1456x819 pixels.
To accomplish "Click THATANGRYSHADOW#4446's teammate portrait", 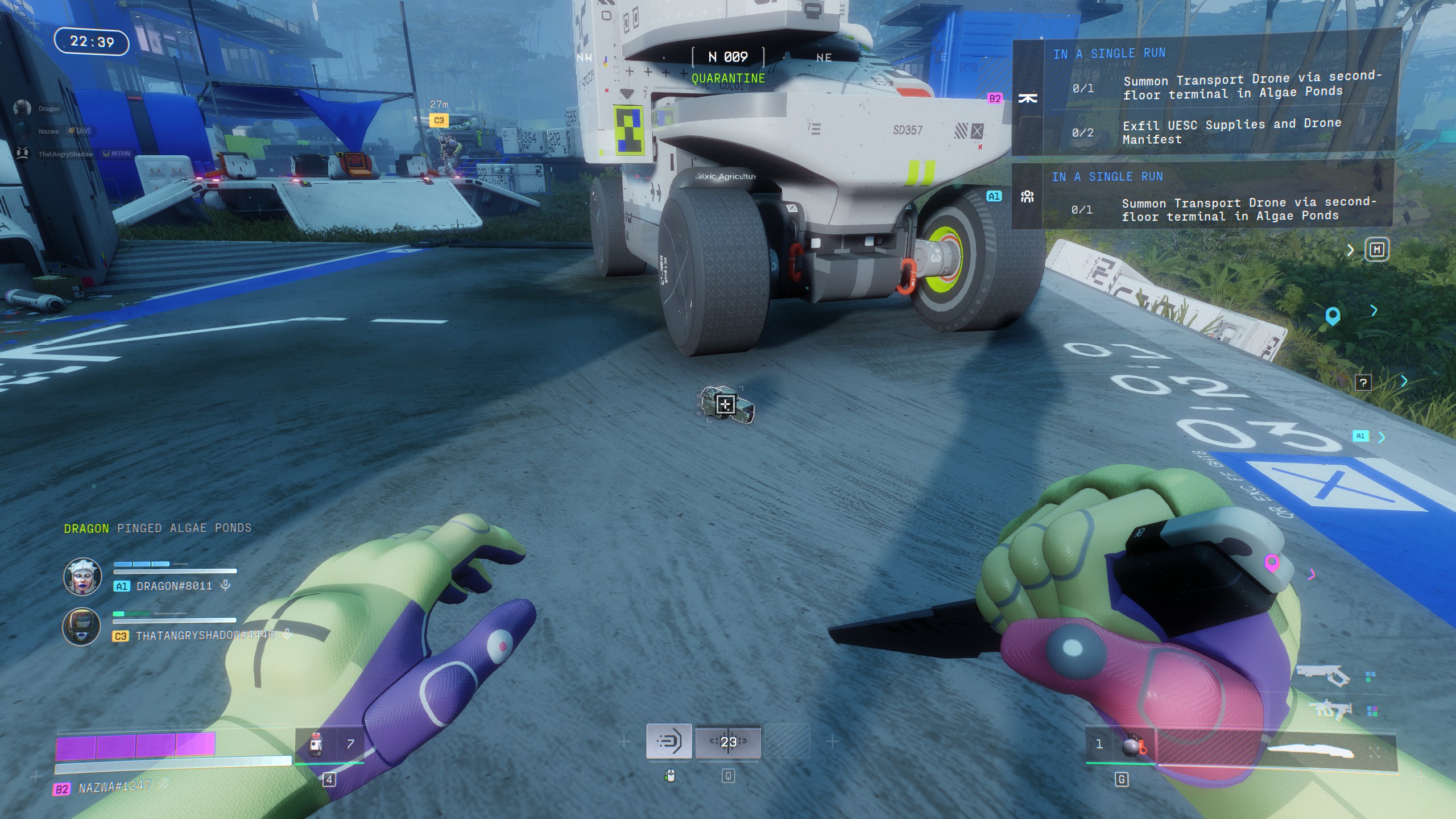I will click(82, 627).
